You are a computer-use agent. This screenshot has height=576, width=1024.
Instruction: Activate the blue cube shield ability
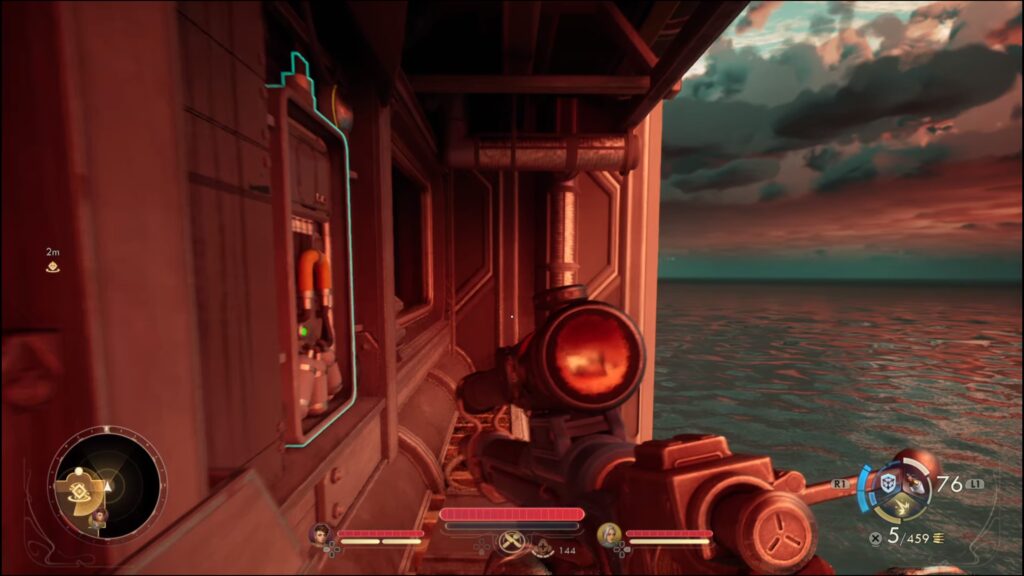tap(886, 483)
